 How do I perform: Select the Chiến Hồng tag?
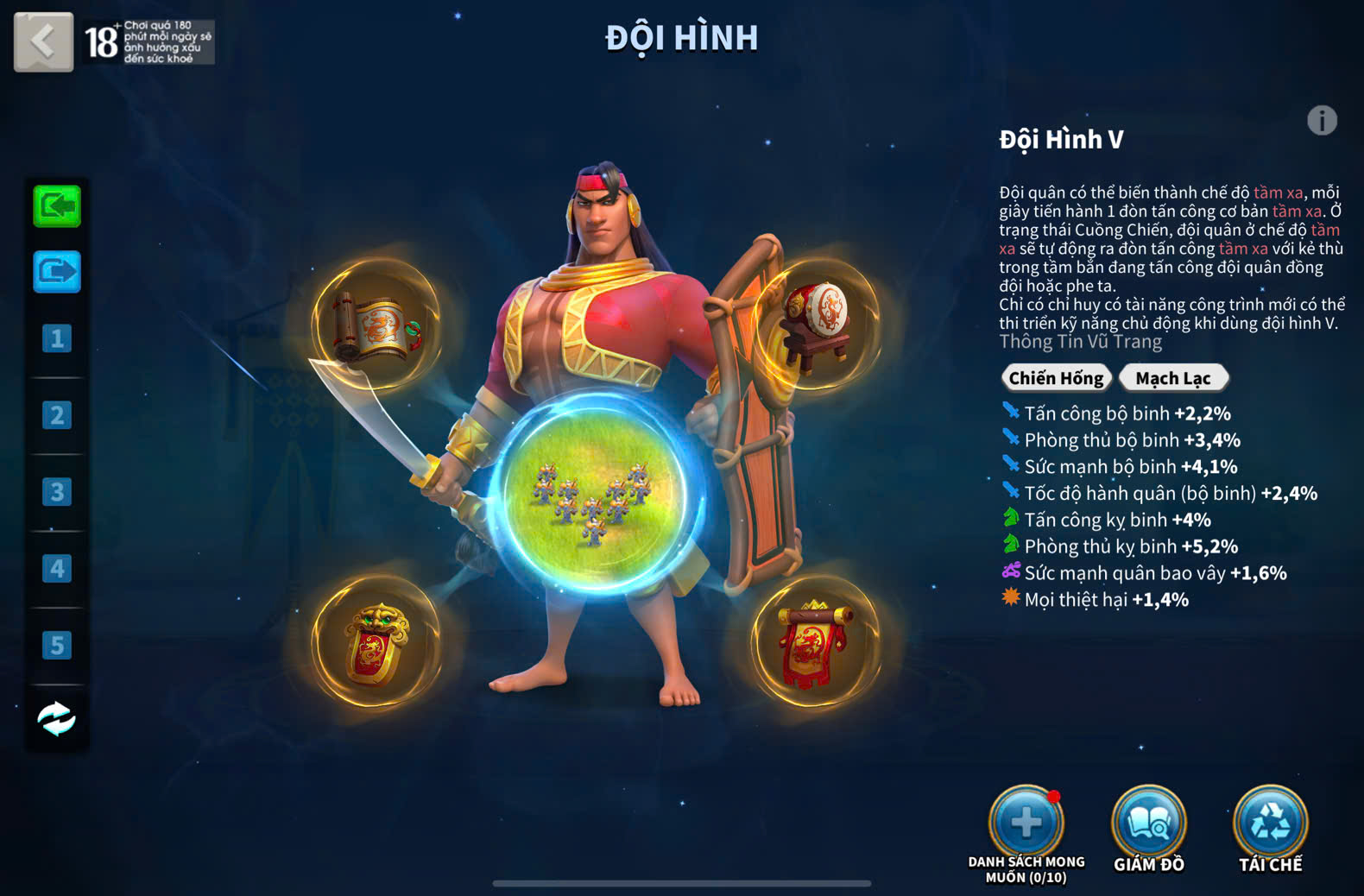(x=1056, y=378)
